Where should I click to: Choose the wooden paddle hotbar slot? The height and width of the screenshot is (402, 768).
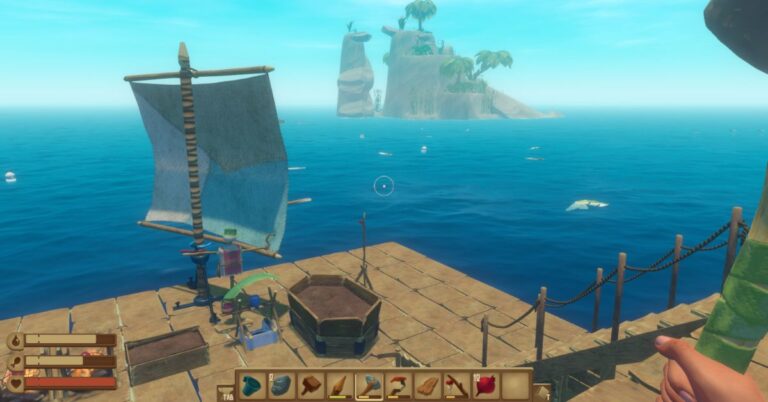(x=428, y=385)
